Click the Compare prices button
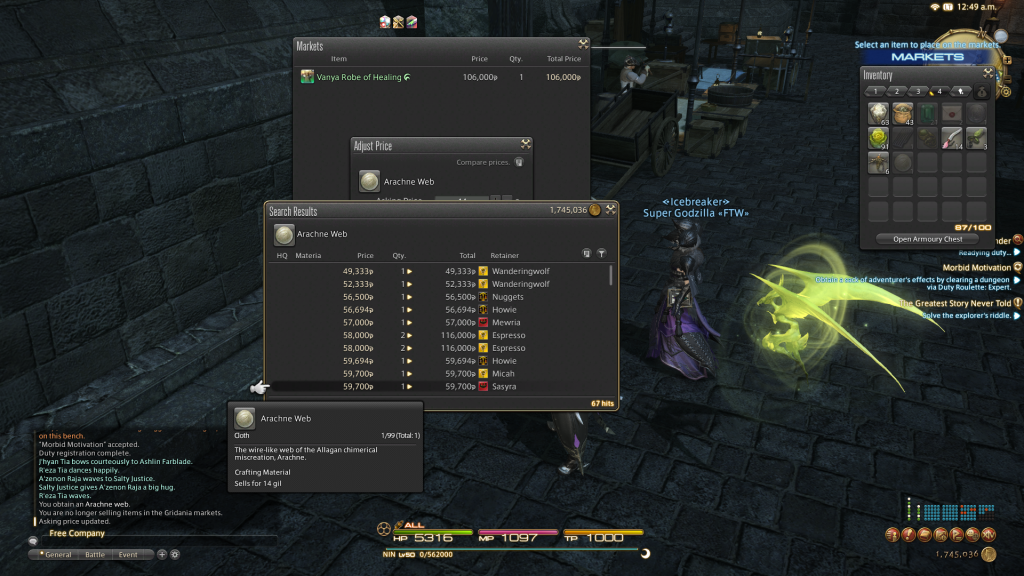This screenshot has height=576, width=1024. [519, 162]
